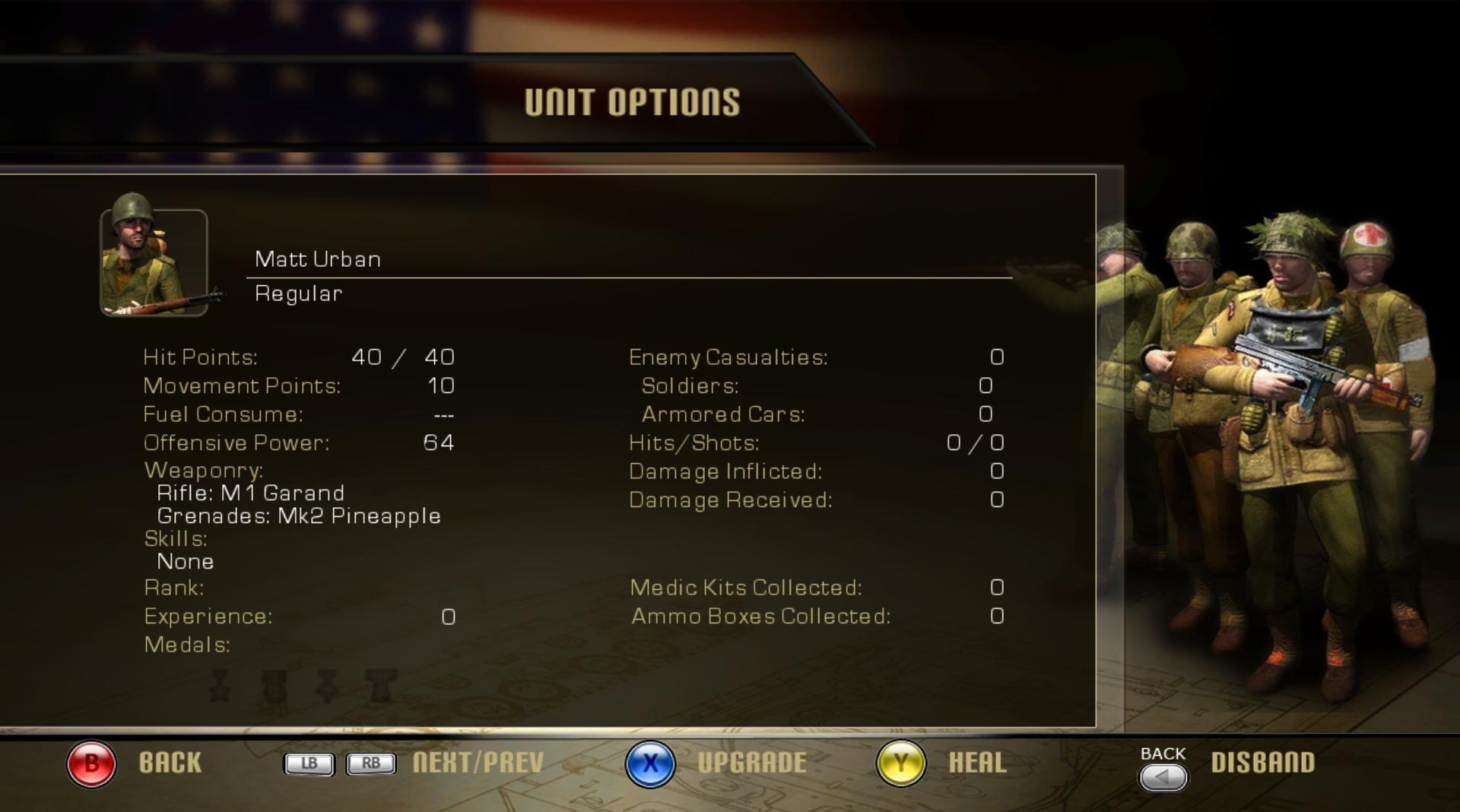Click the red B Back button icon
The image size is (1460, 812).
[90, 763]
